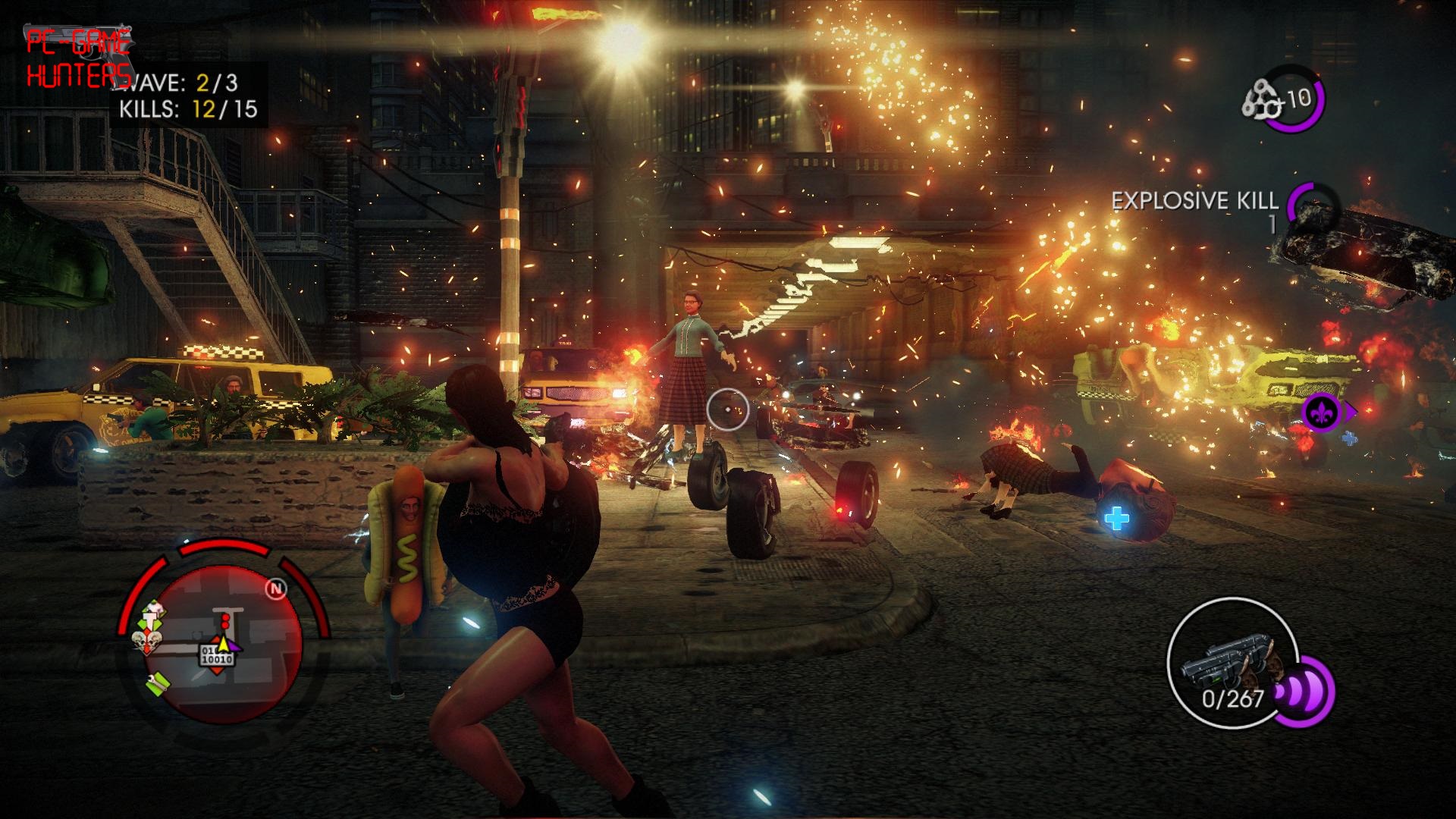Click the north compass indicator on minimap

click(x=277, y=589)
